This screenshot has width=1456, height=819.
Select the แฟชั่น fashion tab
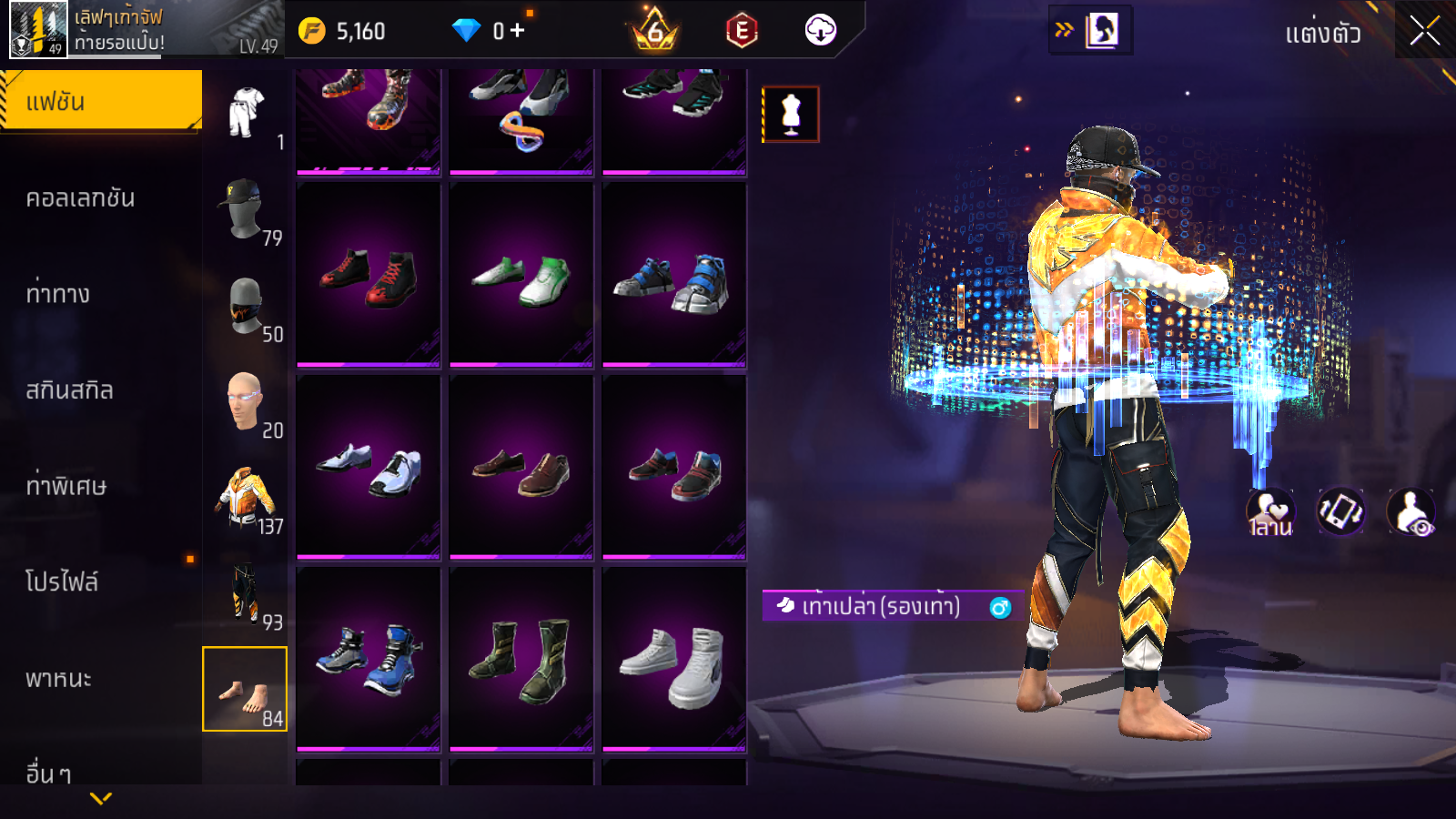(x=100, y=101)
